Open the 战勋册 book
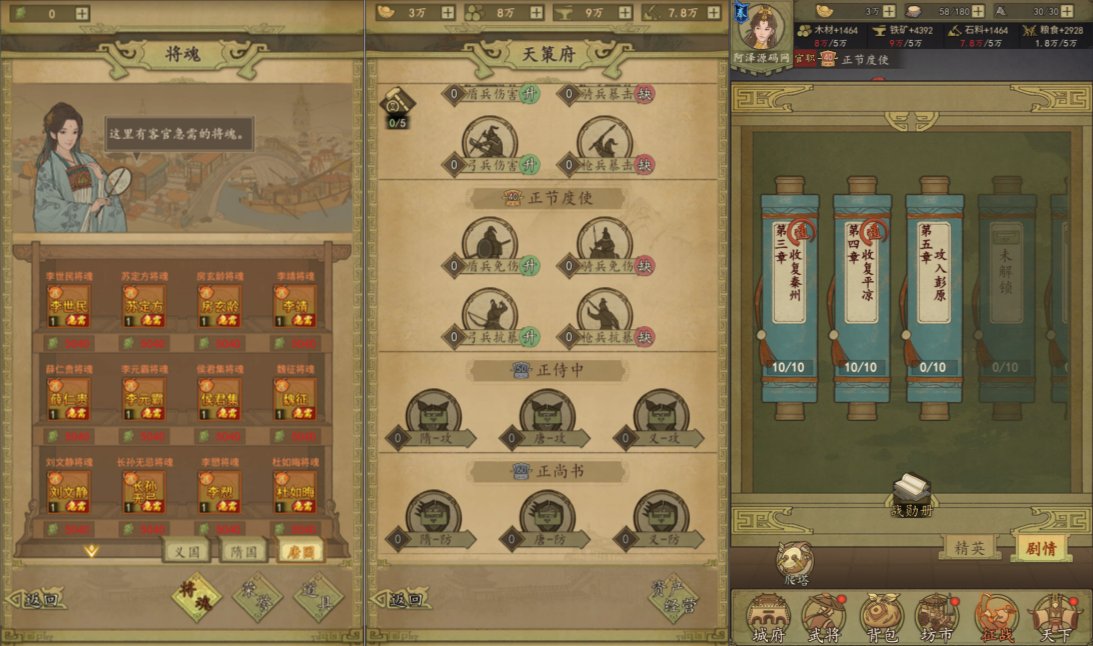The height and width of the screenshot is (646, 1093). [912, 494]
